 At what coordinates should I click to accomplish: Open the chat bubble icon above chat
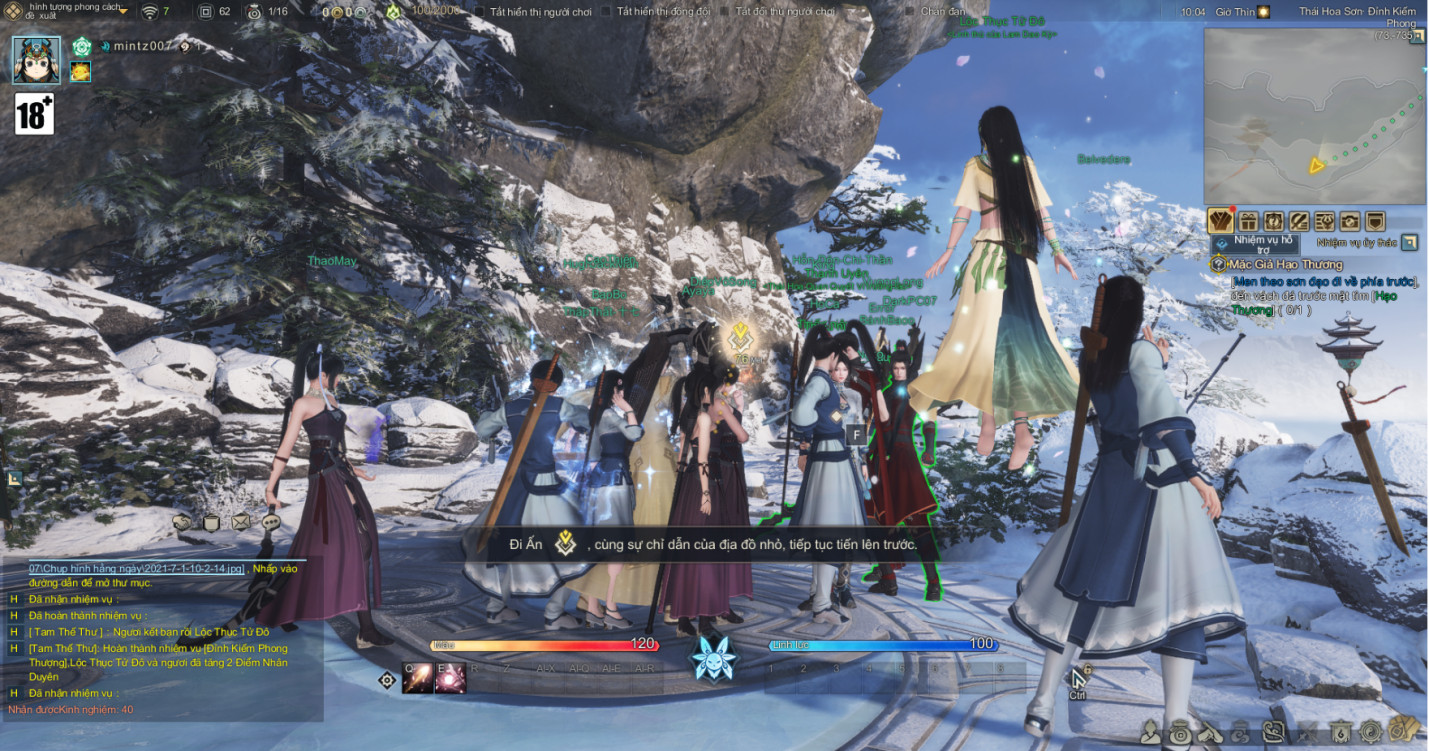click(271, 522)
